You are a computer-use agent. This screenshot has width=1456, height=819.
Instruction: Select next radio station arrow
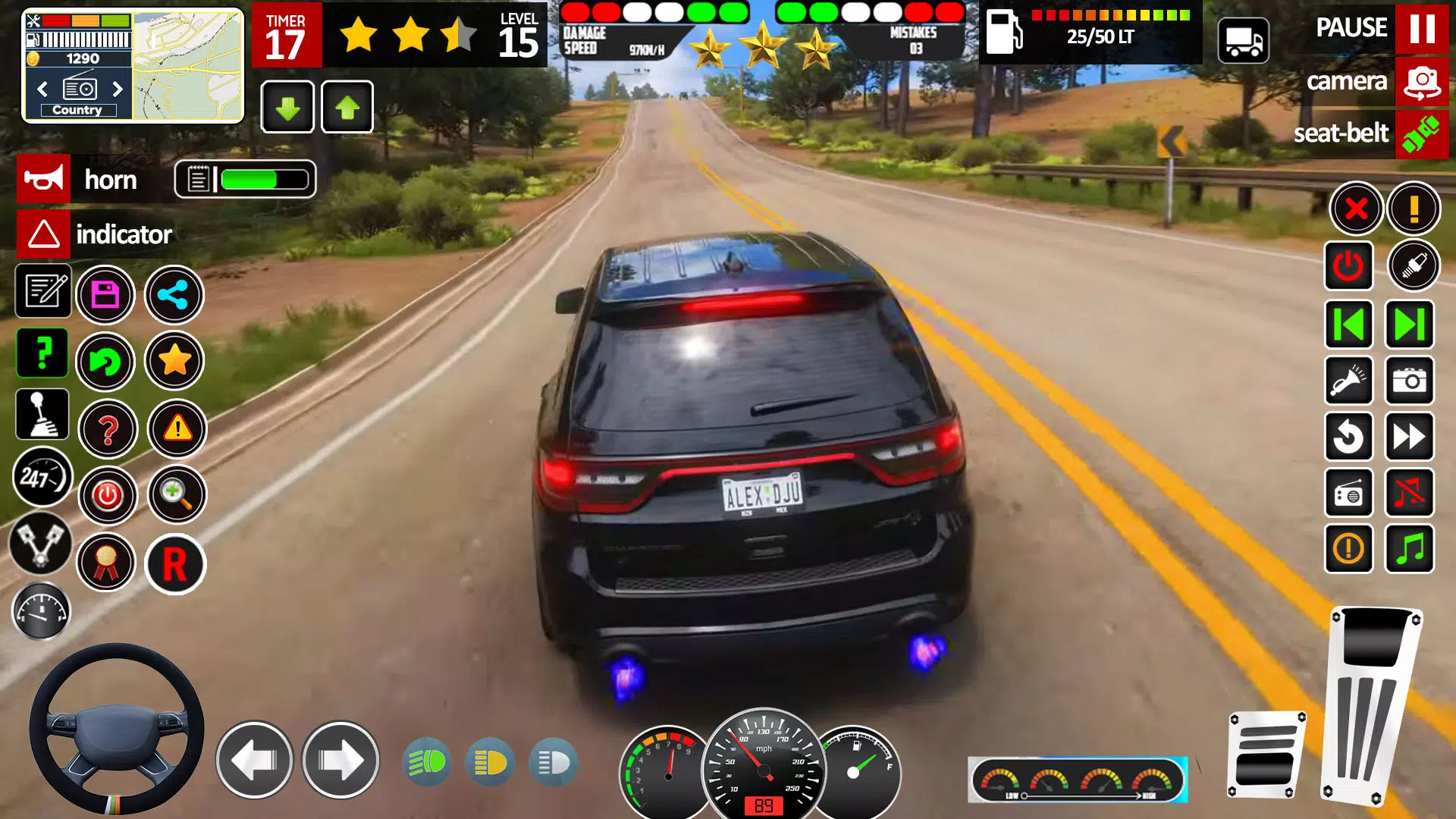click(118, 89)
